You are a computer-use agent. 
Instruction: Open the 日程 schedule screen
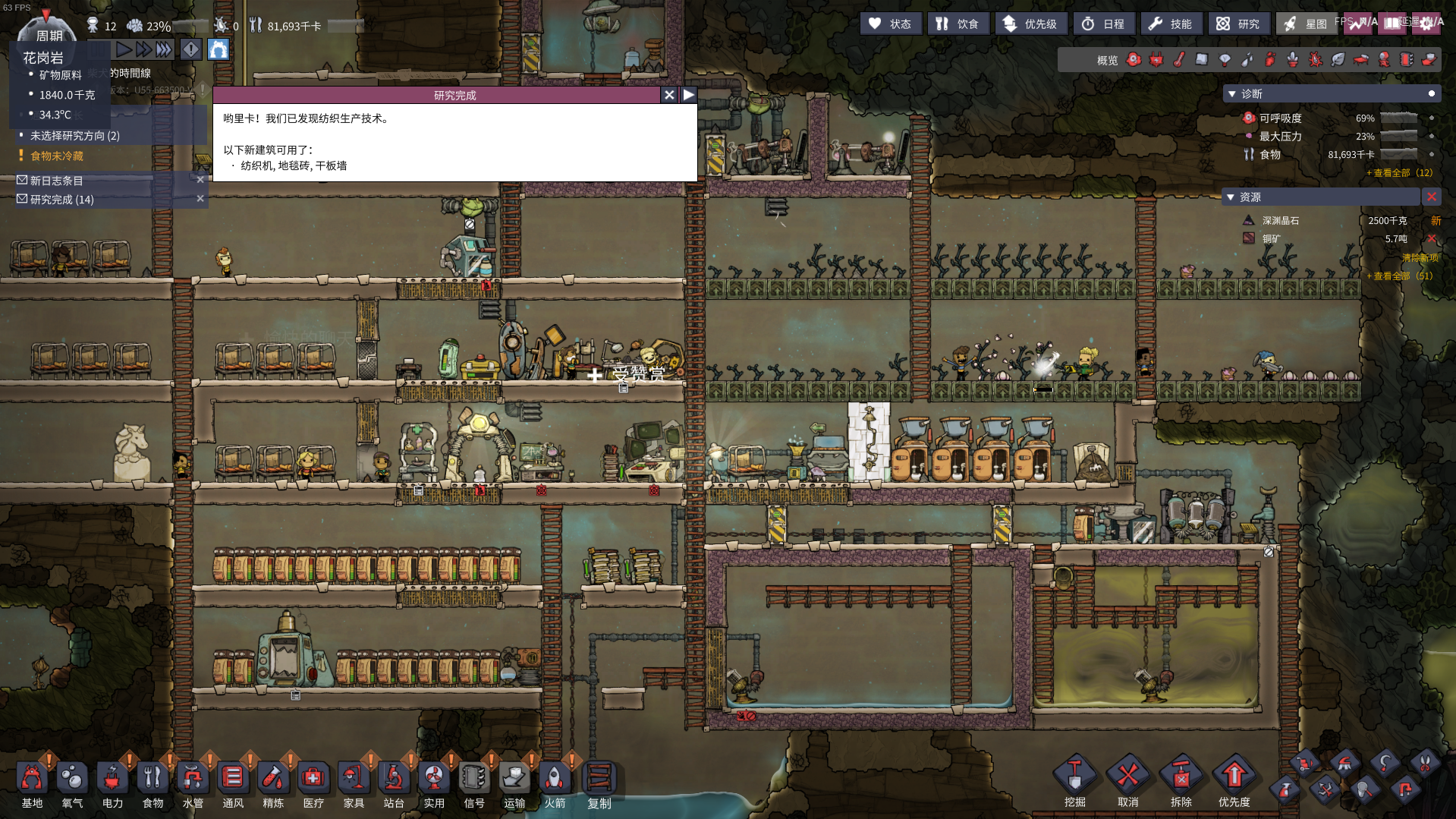1104,24
